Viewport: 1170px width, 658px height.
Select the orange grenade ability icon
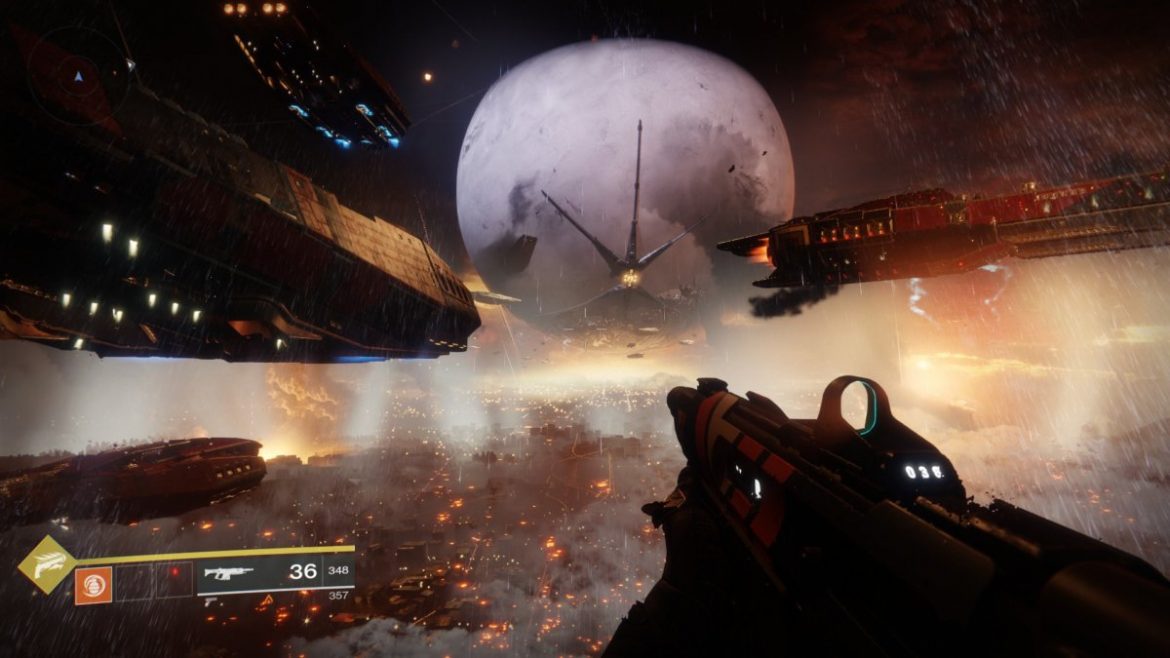[x=93, y=585]
